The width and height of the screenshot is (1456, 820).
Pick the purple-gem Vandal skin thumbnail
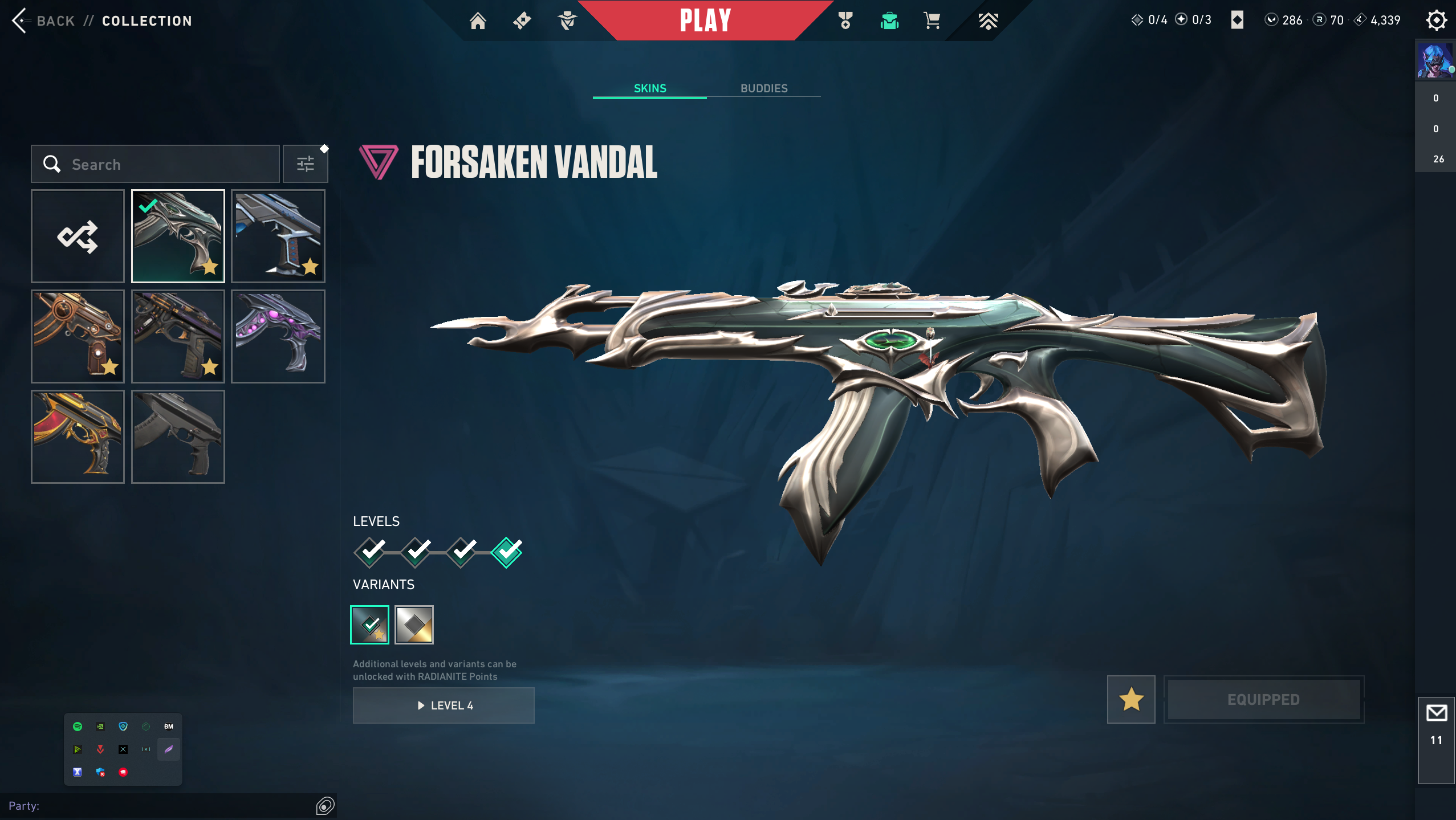(278, 336)
